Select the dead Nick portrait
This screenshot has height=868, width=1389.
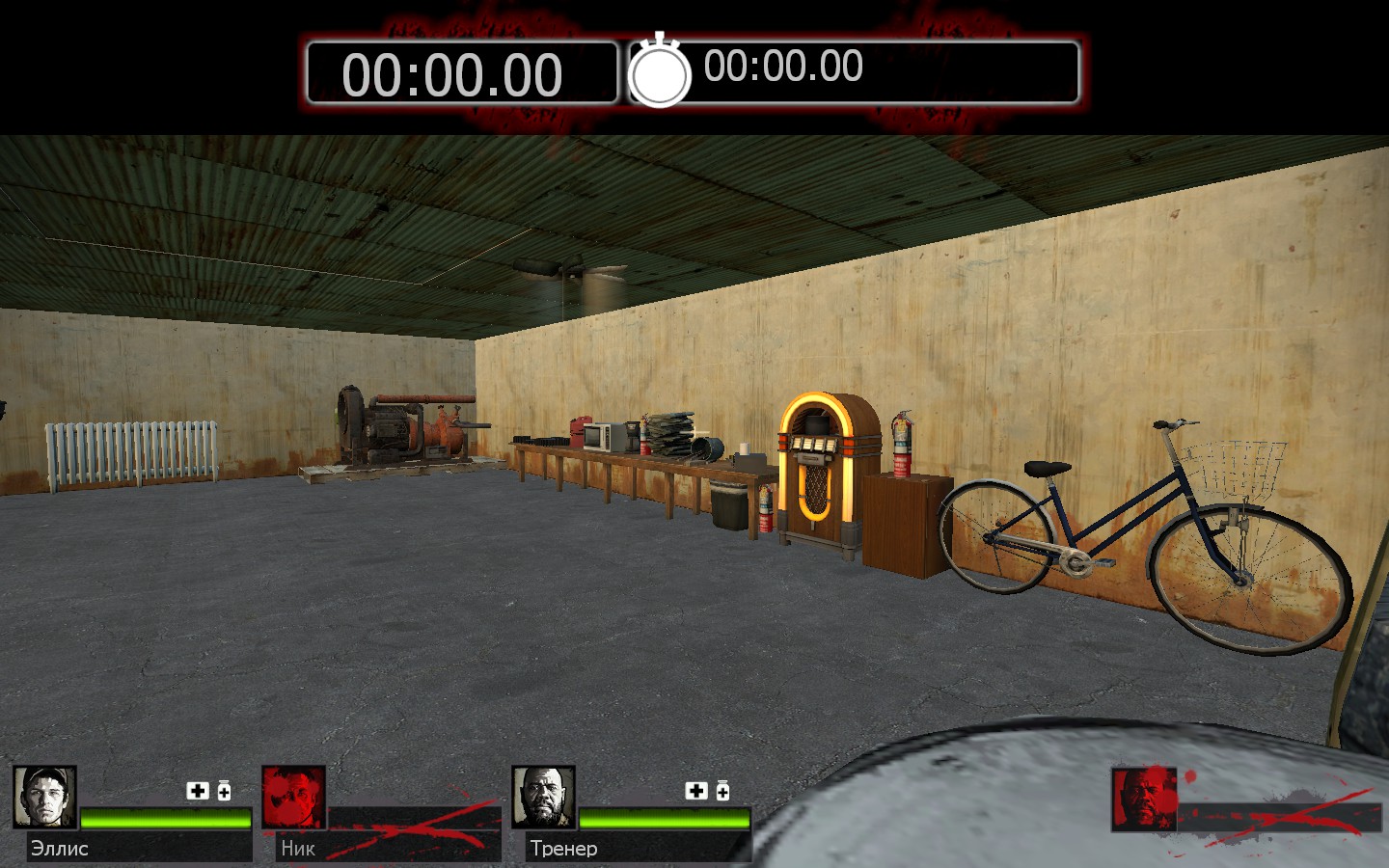pyautogui.click(x=293, y=798)
